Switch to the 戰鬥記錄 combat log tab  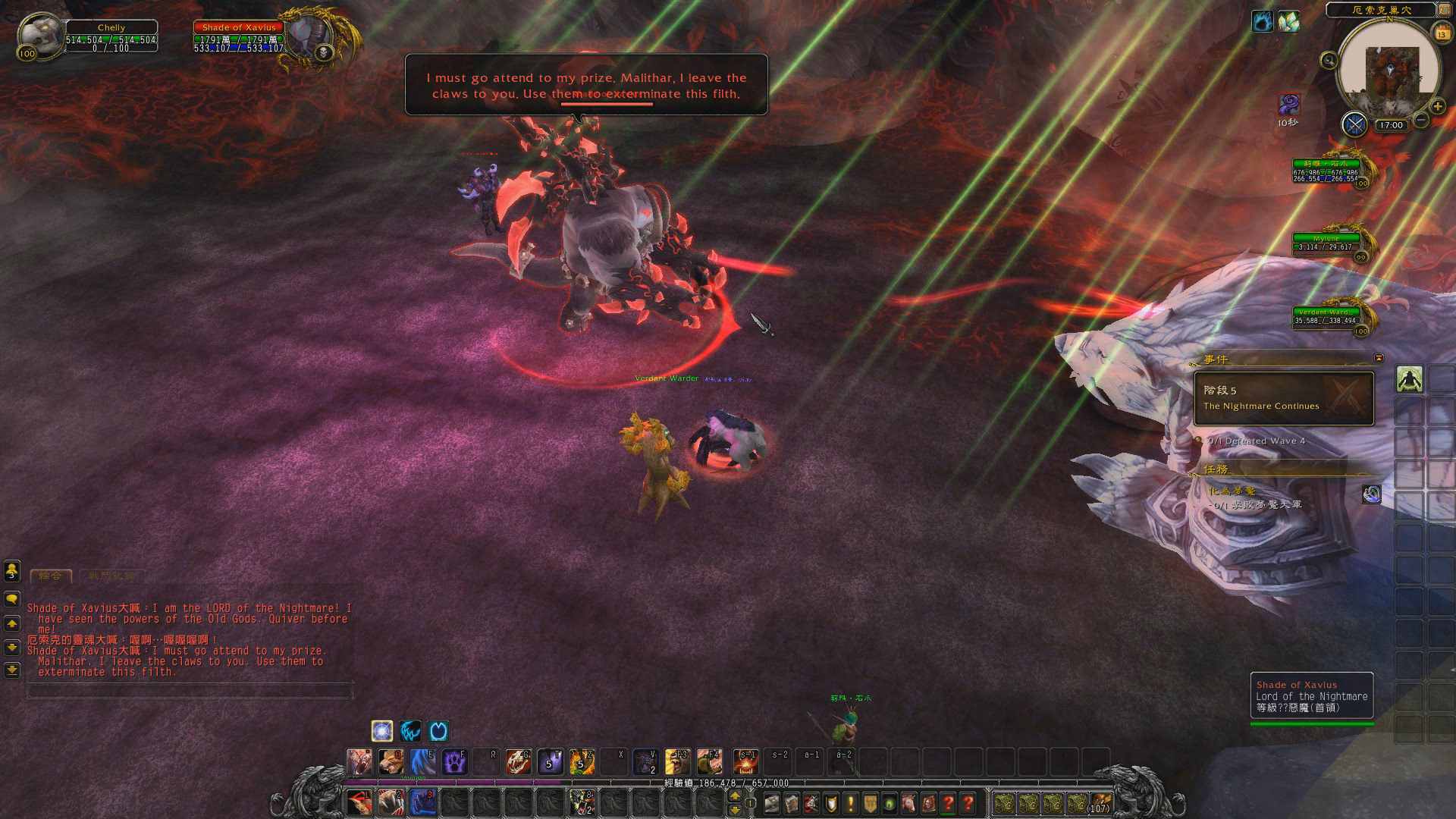tap(111, 576)
